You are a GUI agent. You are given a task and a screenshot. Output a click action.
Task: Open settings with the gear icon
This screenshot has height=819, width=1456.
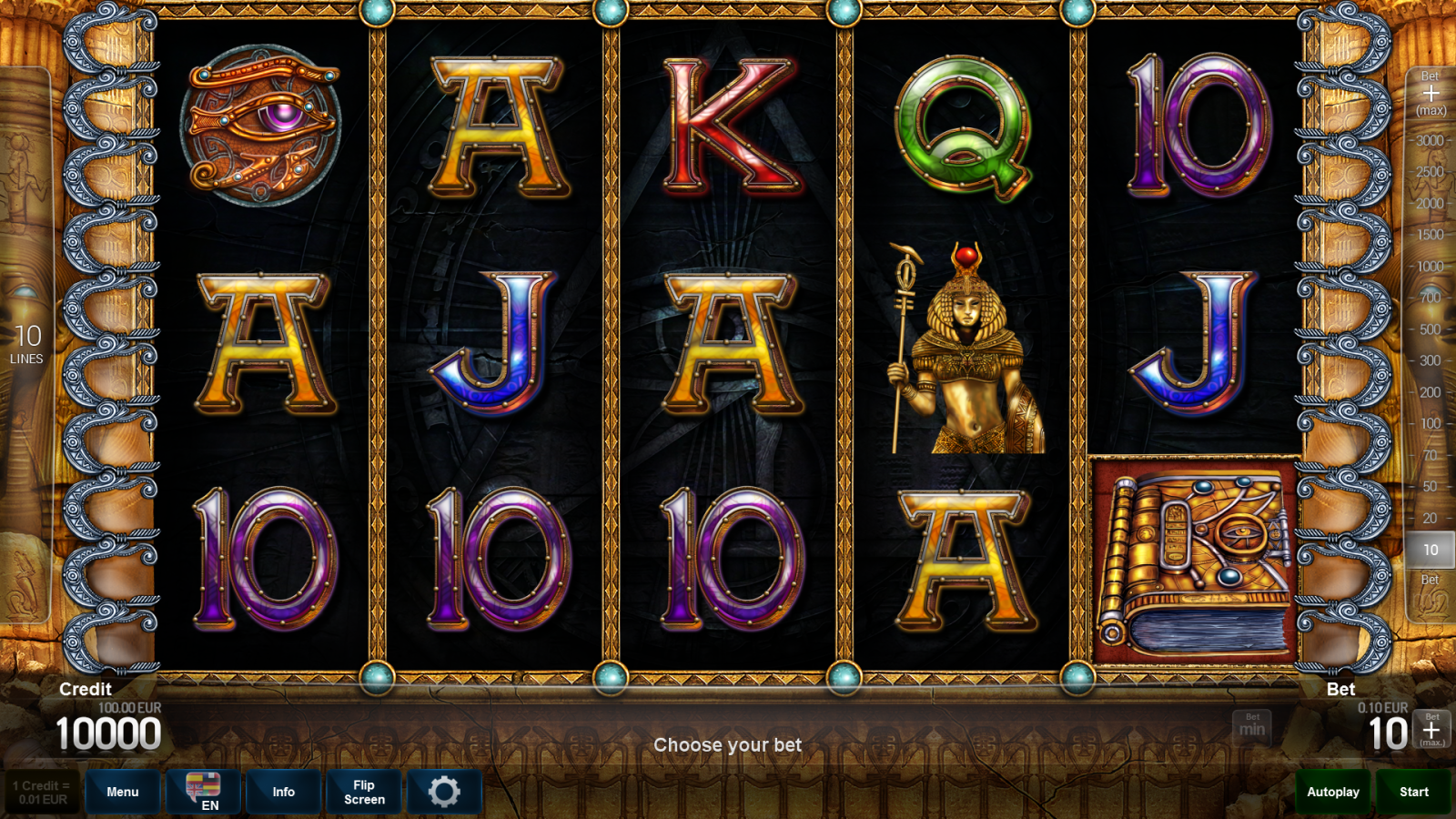click(x=445, y=791)
